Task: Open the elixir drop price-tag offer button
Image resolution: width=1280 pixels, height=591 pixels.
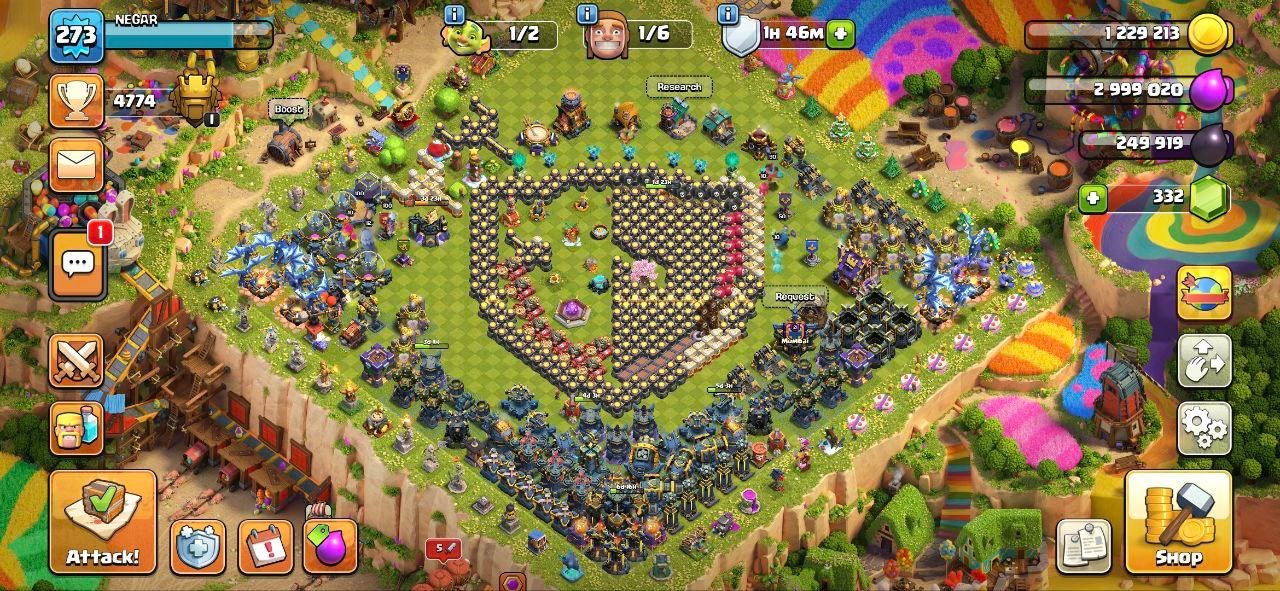Action: pos(330,547)
